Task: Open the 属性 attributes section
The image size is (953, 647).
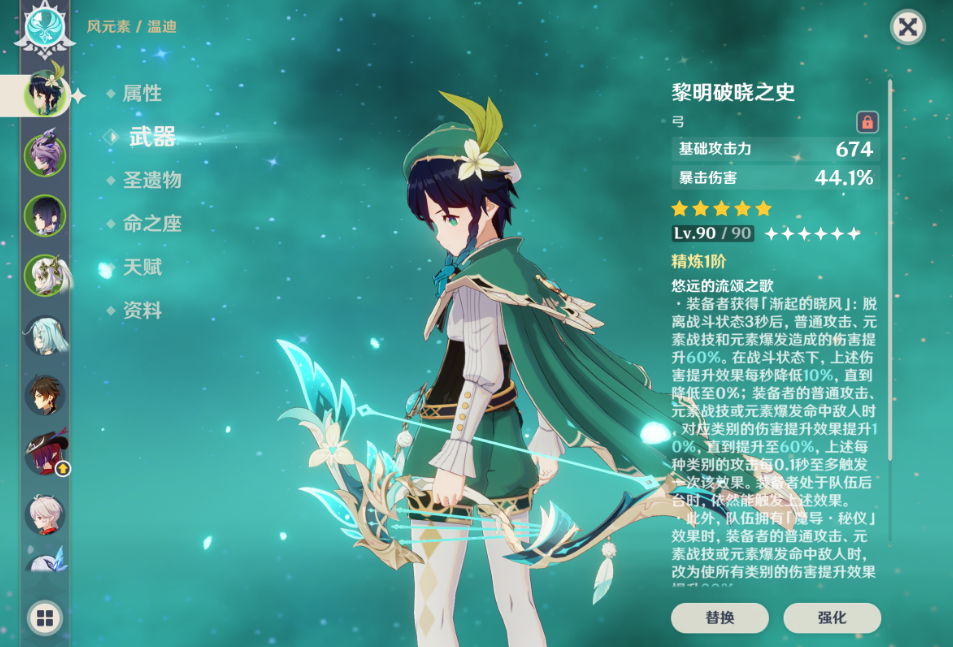Action: (142, 94)
